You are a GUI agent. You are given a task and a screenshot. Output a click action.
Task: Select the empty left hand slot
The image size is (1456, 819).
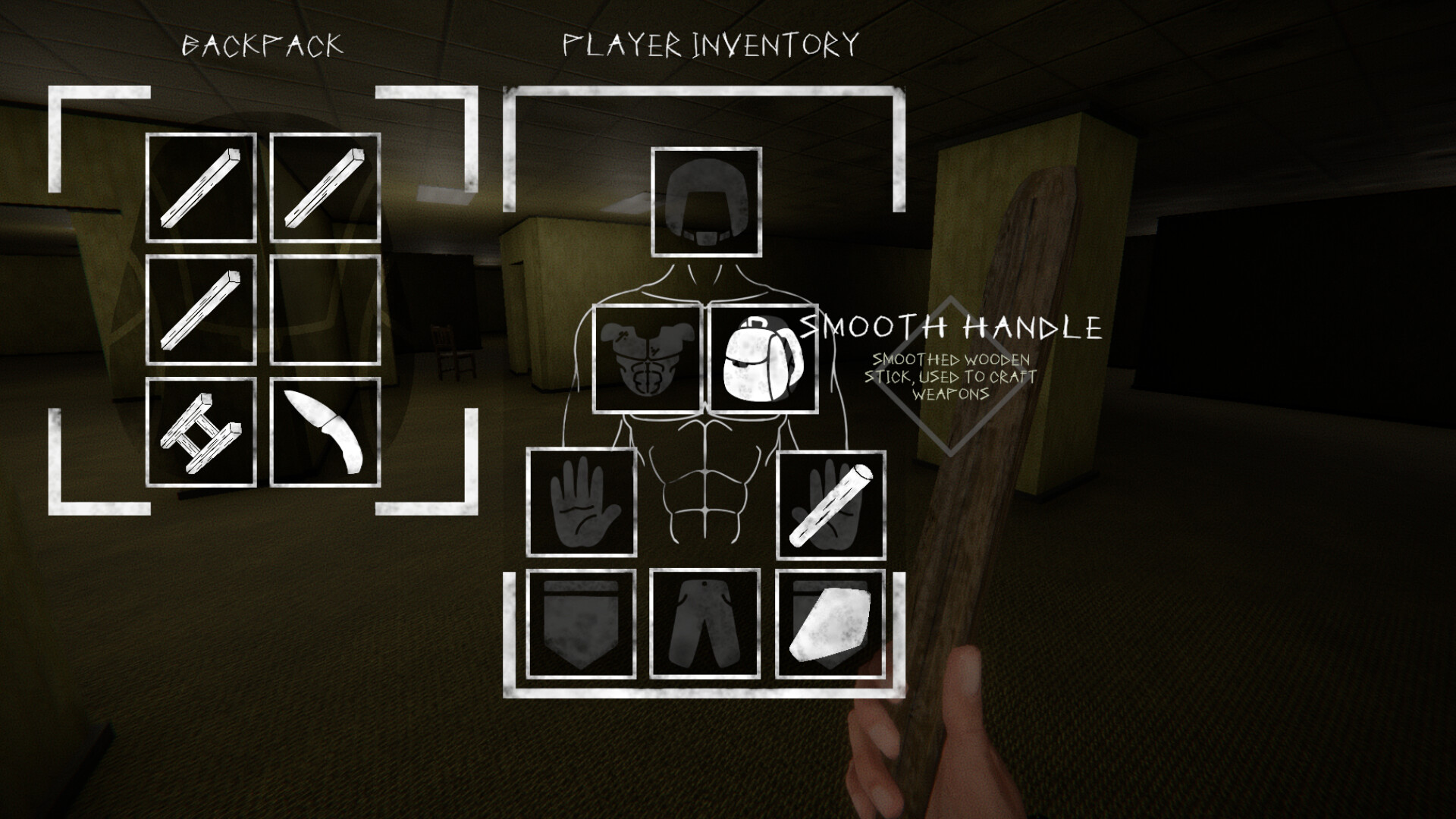click(x=582, y=502)
